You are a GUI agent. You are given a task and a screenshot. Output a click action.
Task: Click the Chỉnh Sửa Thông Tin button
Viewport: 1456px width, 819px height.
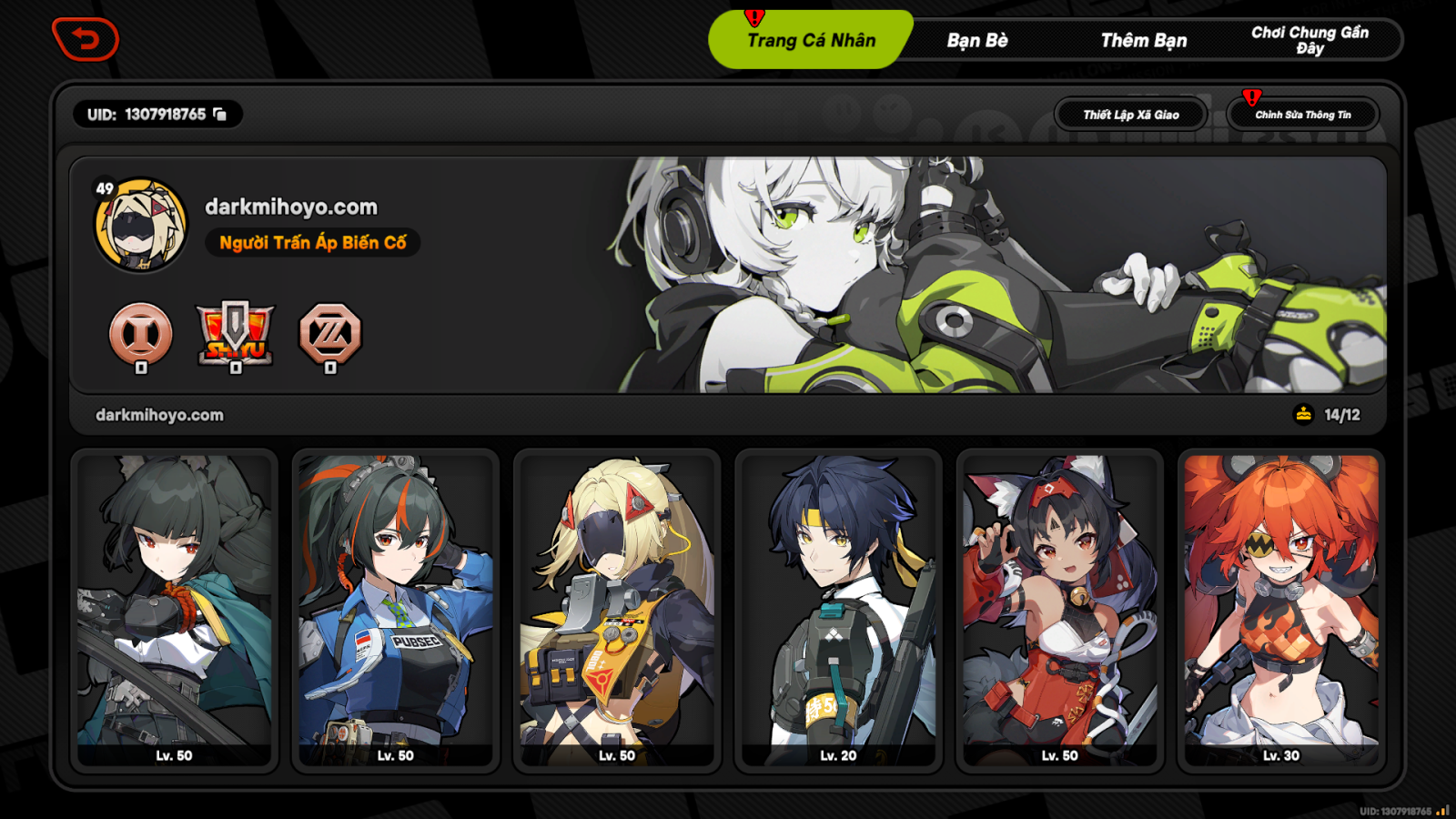tap(1304, 115)
